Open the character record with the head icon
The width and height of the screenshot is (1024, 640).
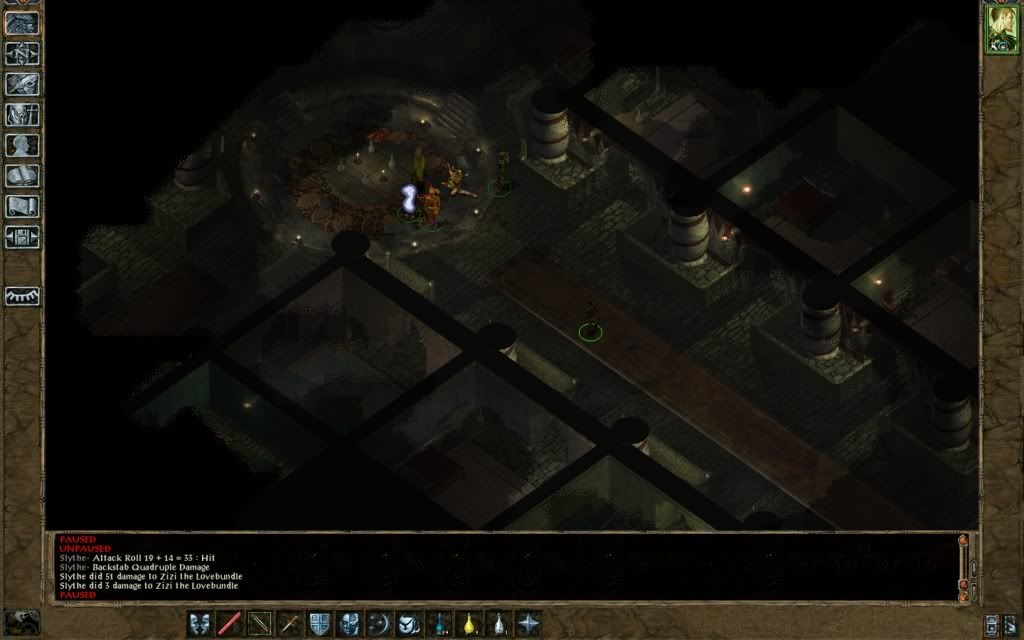click(x=22, y=146)
